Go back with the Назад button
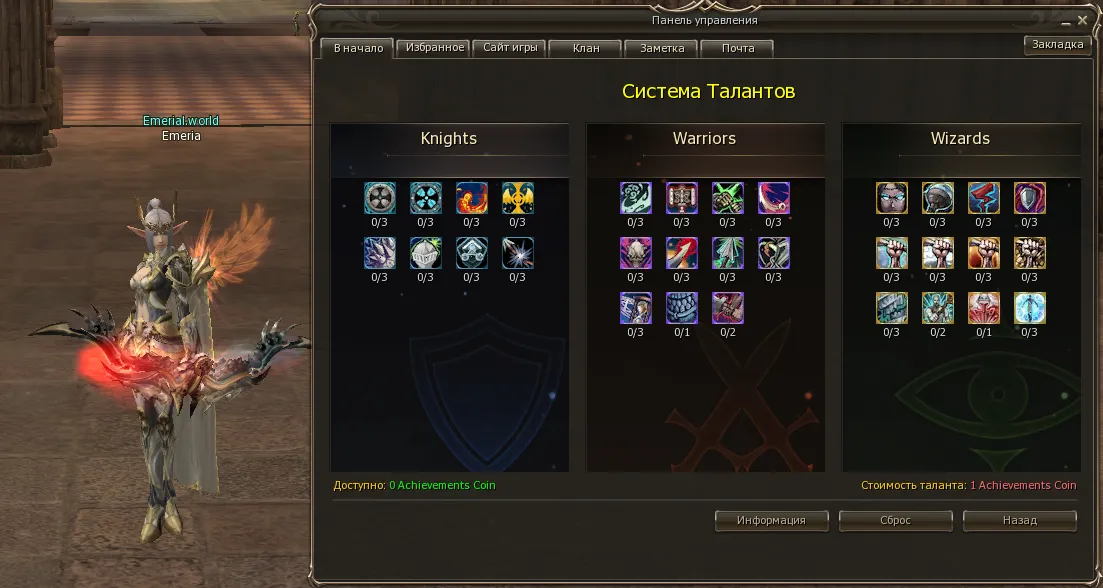Viewport: 1103px width, 588px height. click(1019, 520)
